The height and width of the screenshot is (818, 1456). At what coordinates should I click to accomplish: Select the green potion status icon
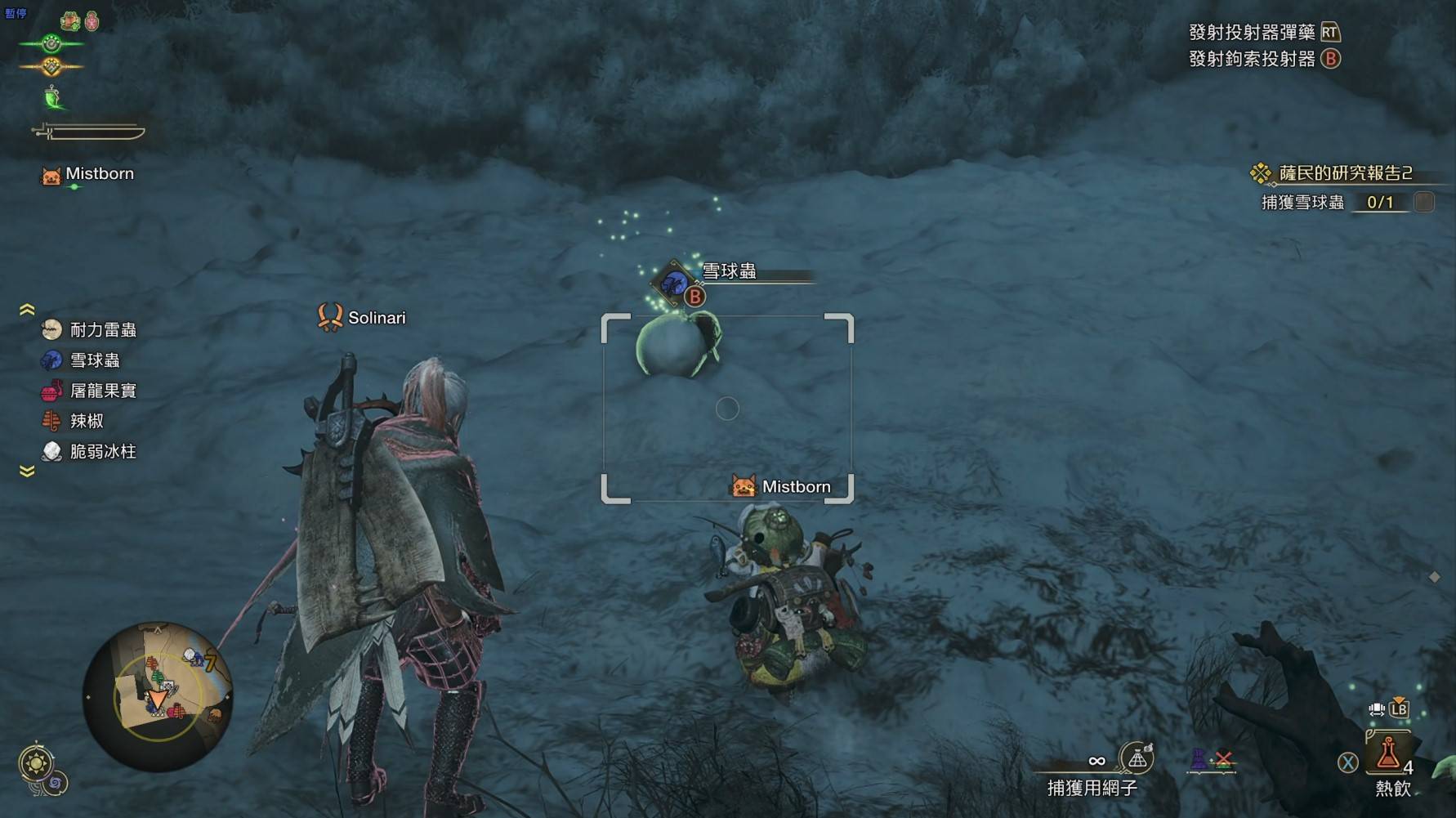click(53, 98)
